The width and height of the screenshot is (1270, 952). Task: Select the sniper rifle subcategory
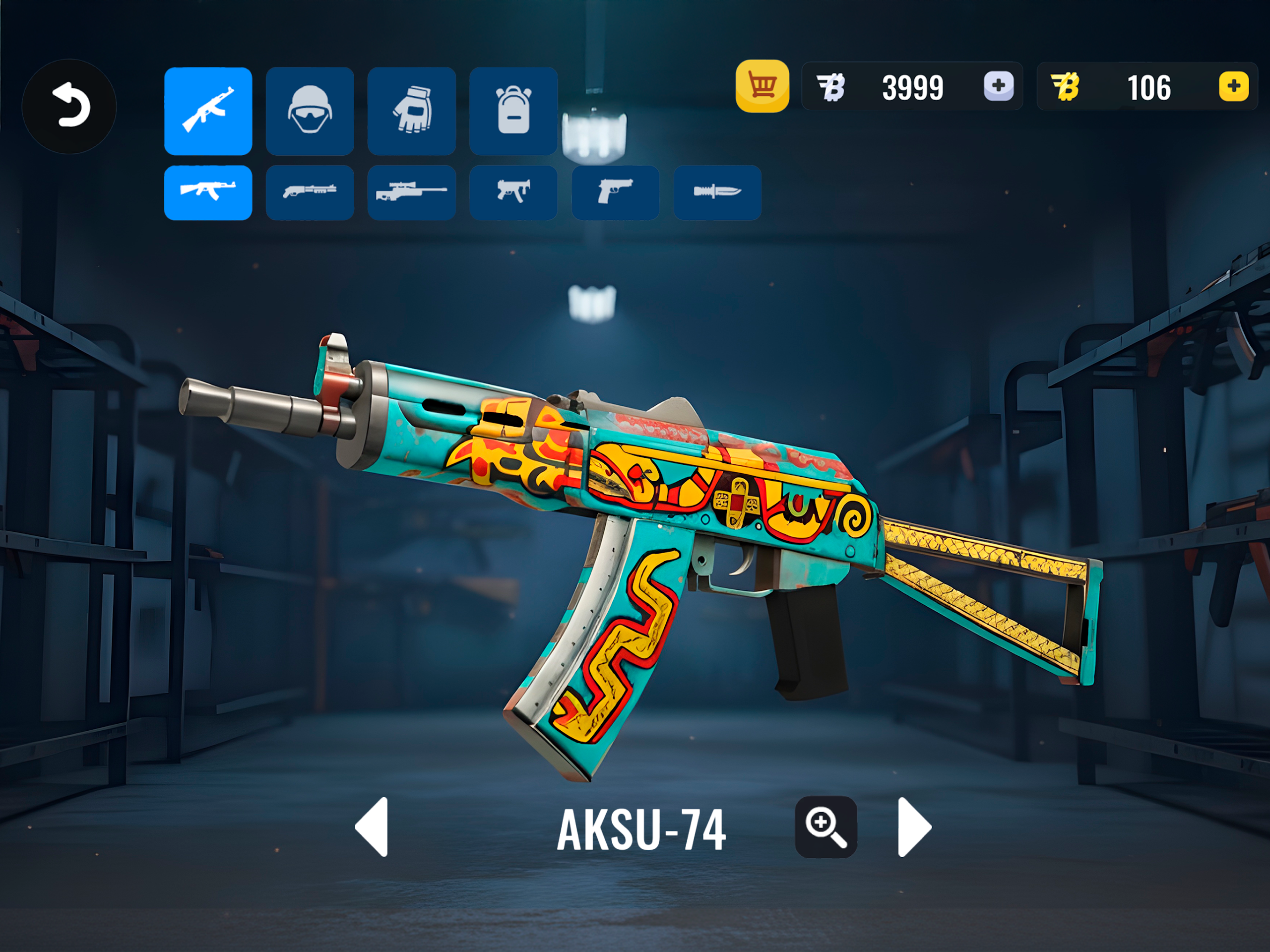tap(412, 192)
